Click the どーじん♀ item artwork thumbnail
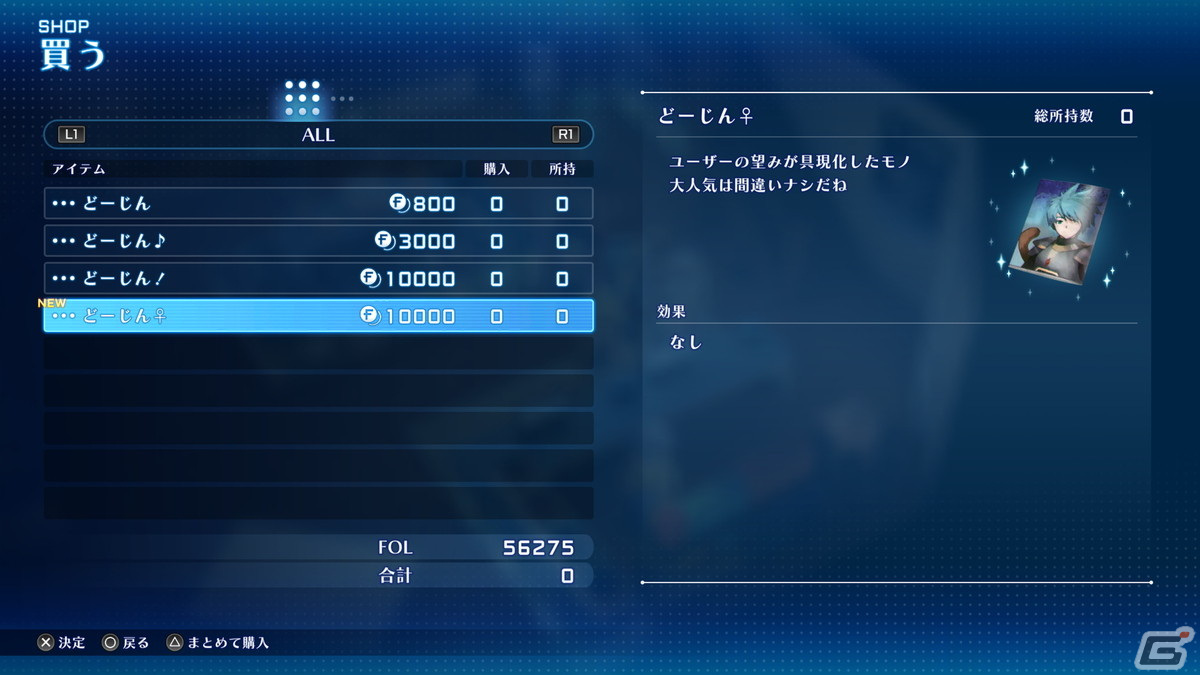Viewport: 1200px width, 675px height. tap(1060, 230)
